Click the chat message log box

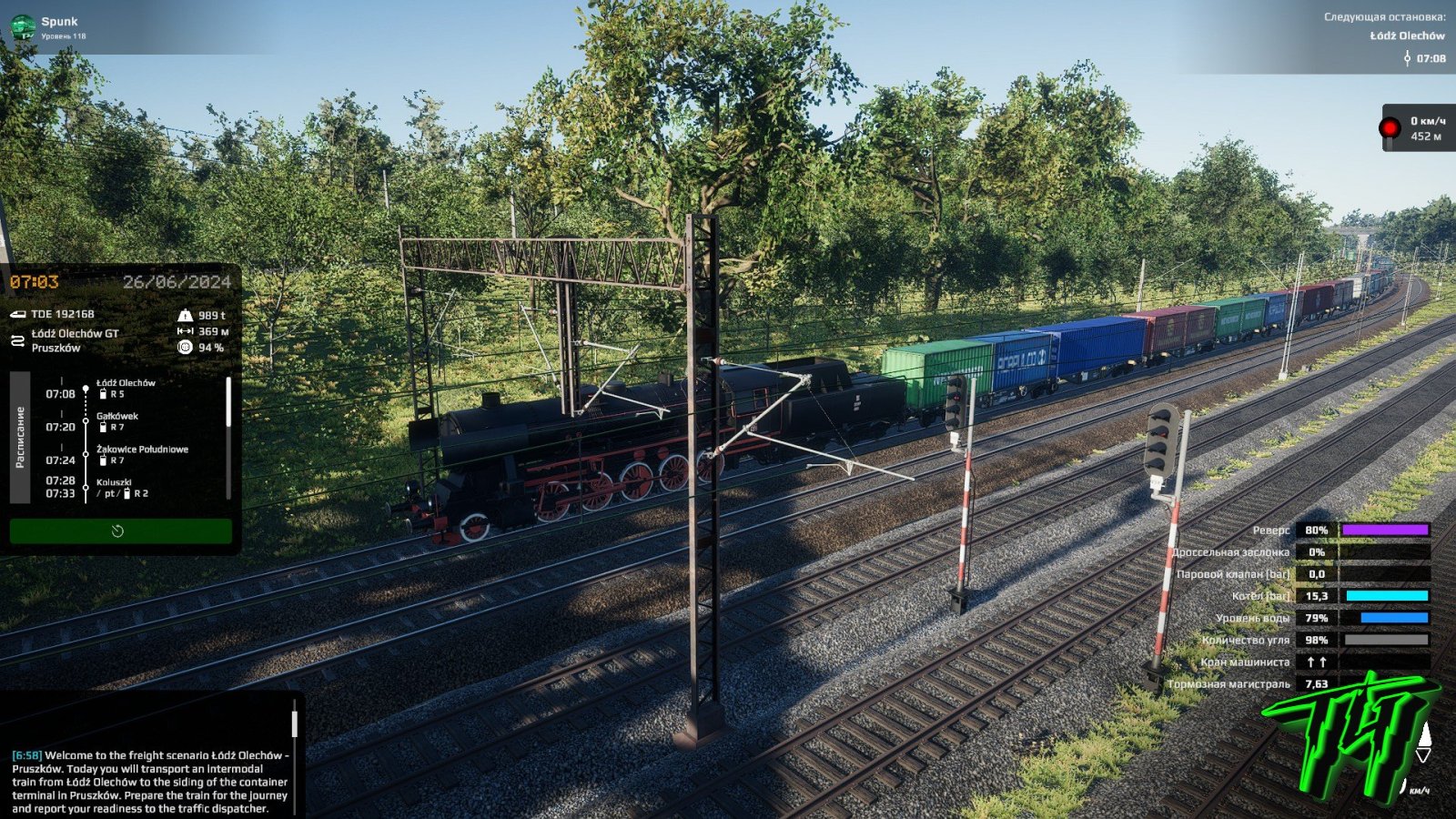(x=149, y=781)
